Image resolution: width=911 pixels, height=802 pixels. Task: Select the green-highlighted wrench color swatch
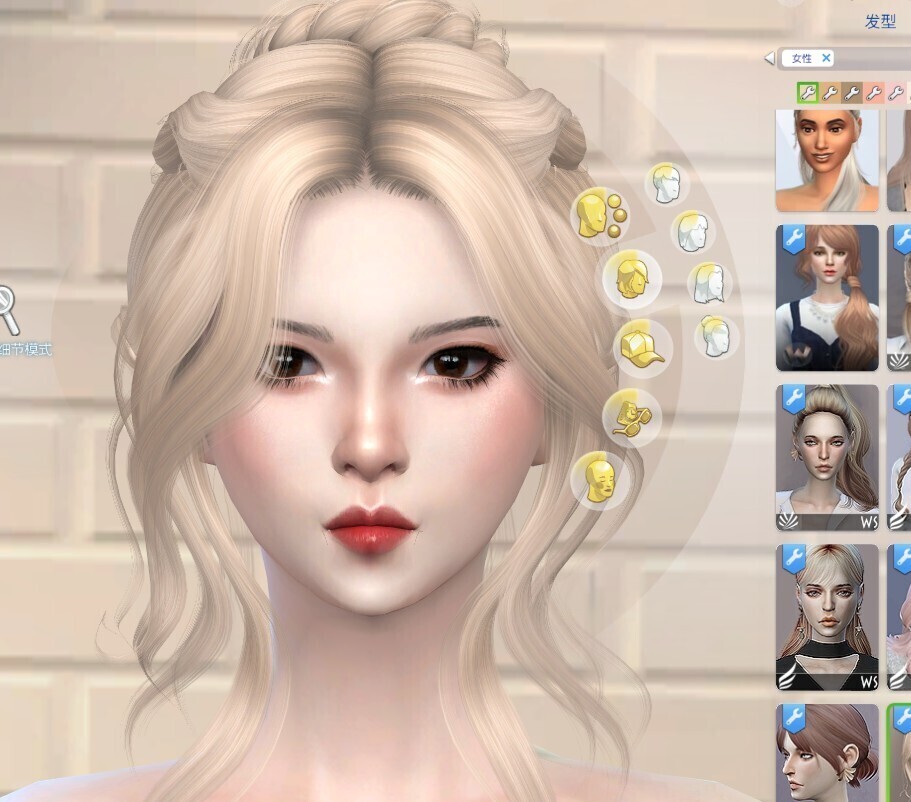tap(806, 93)
